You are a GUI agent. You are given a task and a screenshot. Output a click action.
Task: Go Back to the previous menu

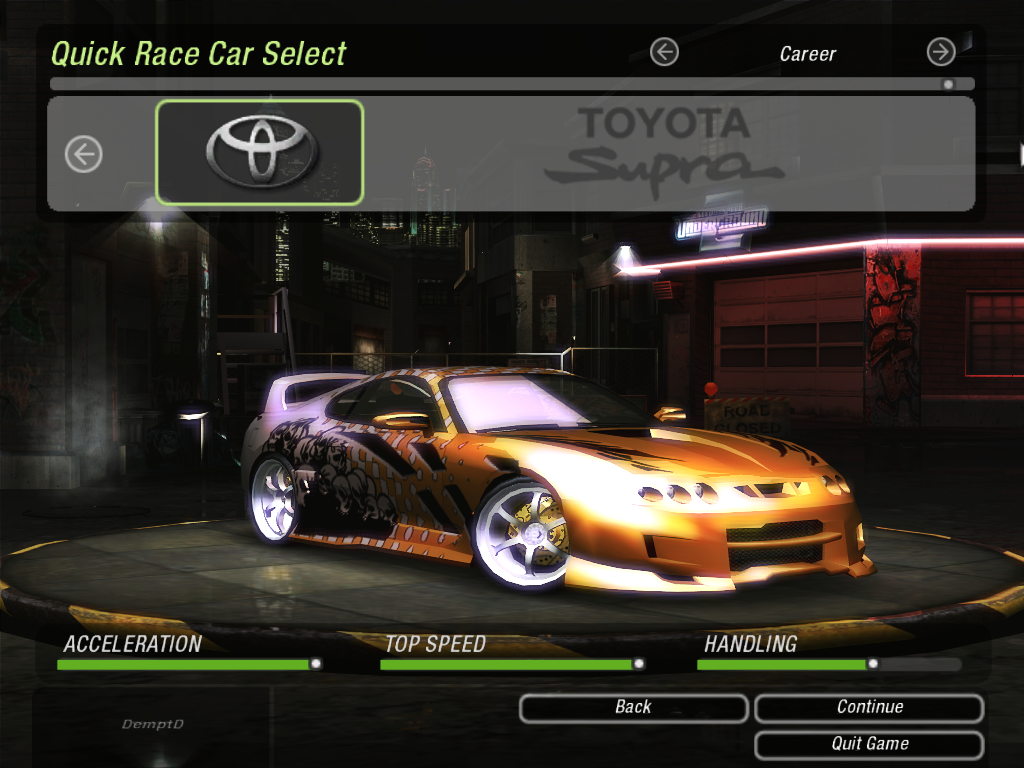pyautogui.click(x=633, y=708)
